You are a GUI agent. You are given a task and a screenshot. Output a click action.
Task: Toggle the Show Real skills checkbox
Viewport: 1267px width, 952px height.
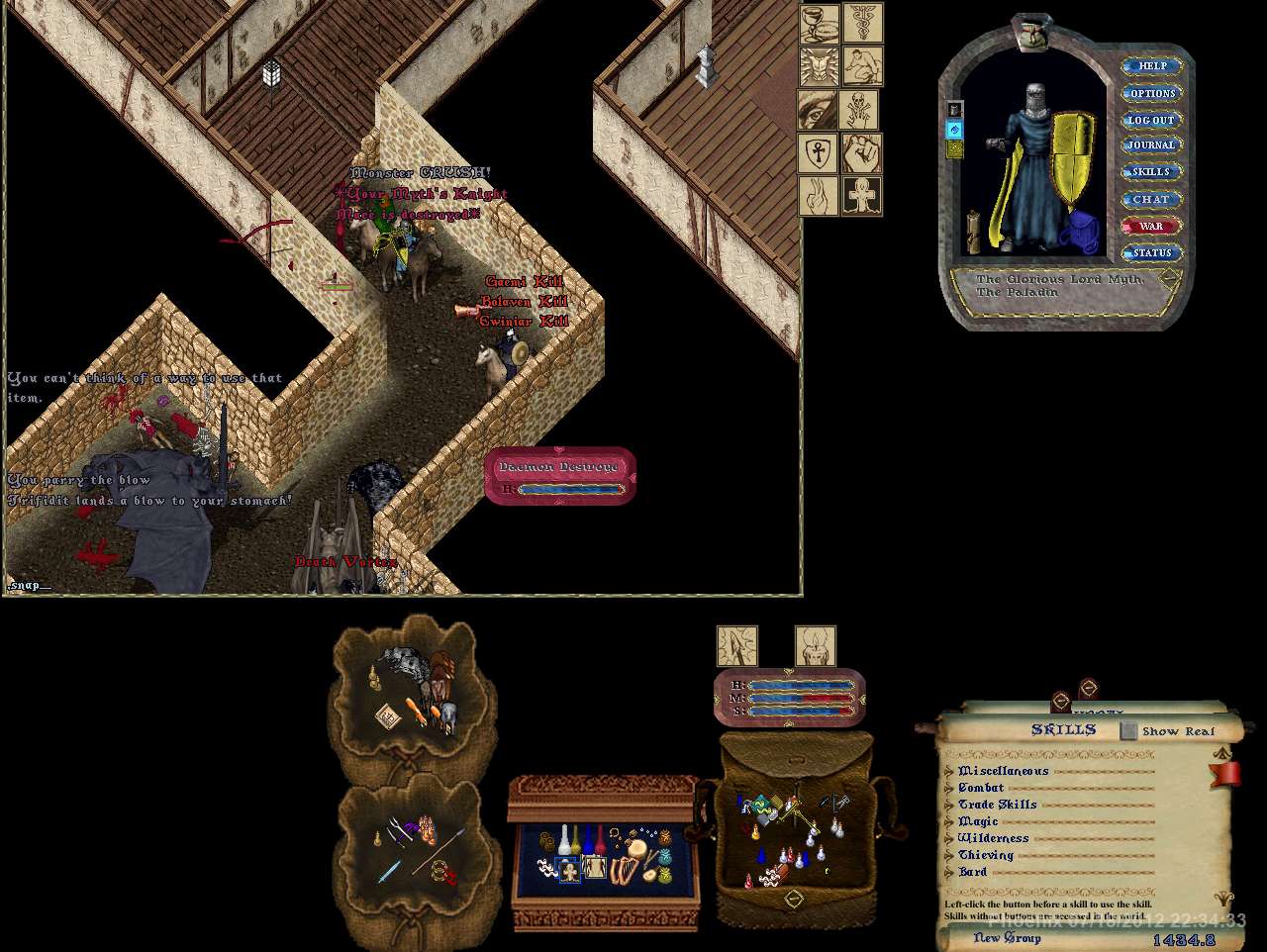pos(1128,731)
